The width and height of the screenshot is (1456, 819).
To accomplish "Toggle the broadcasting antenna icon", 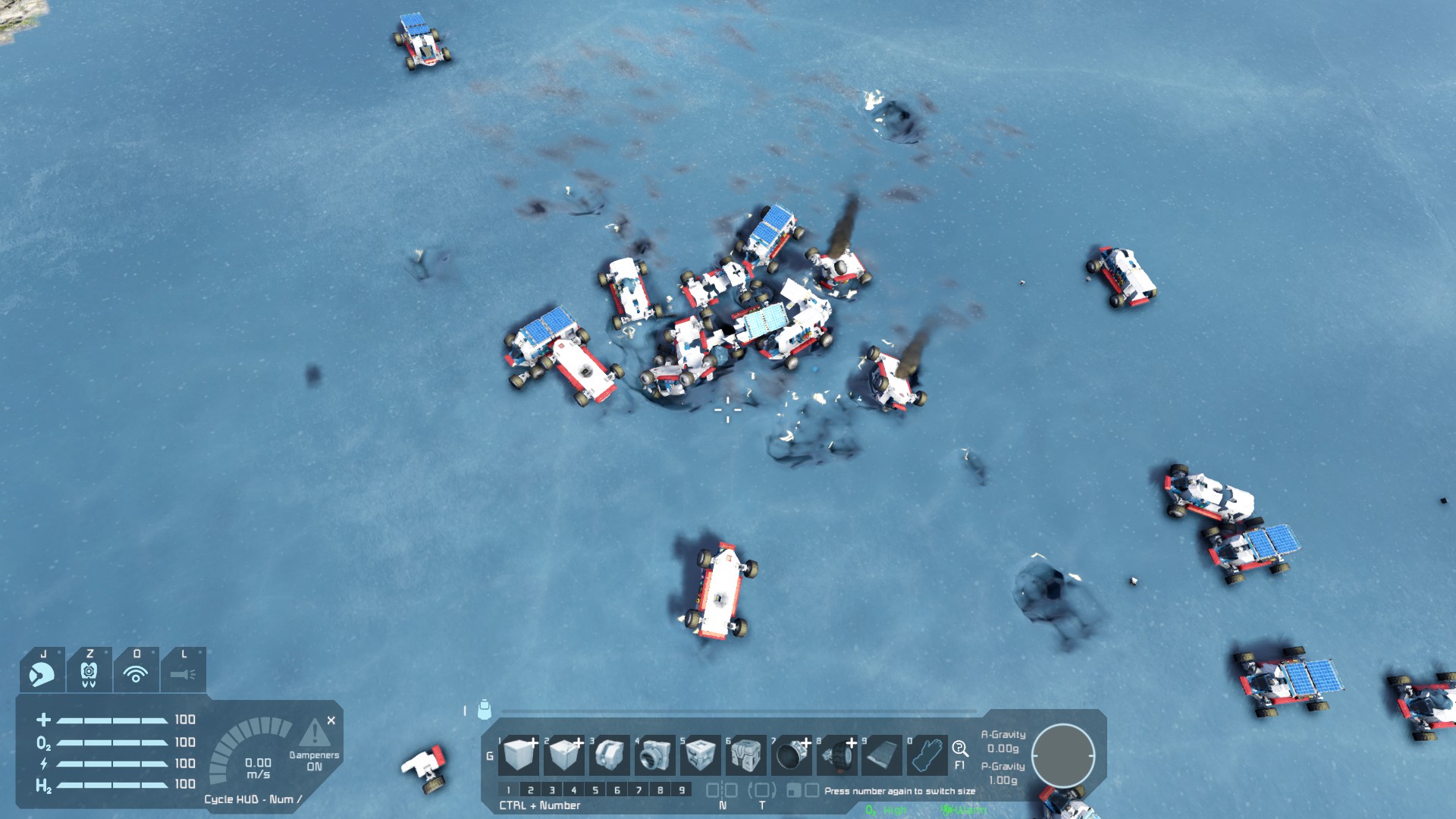I will click(x=136, y=672).
